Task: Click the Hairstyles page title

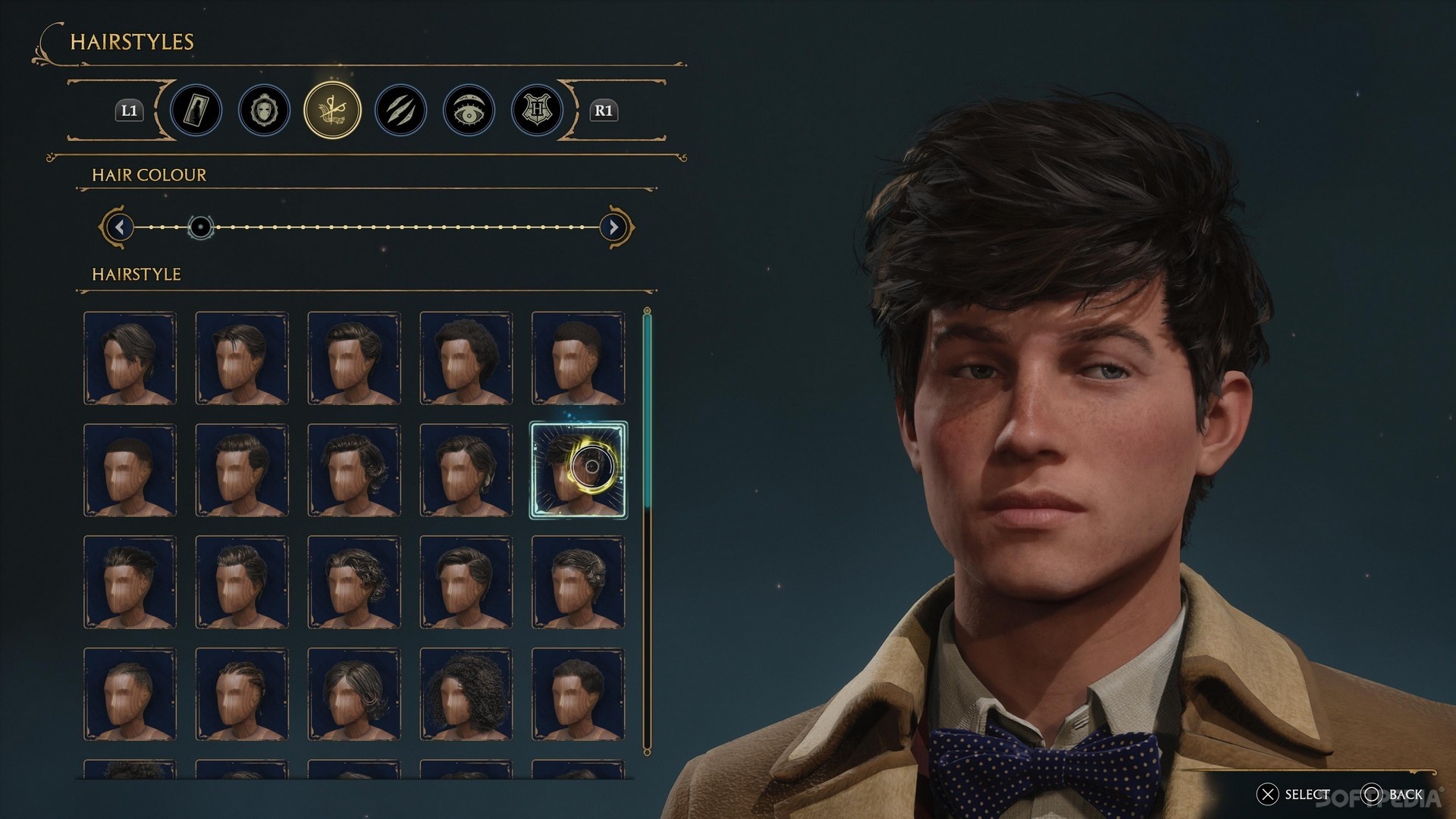Action: pos(130,42)
